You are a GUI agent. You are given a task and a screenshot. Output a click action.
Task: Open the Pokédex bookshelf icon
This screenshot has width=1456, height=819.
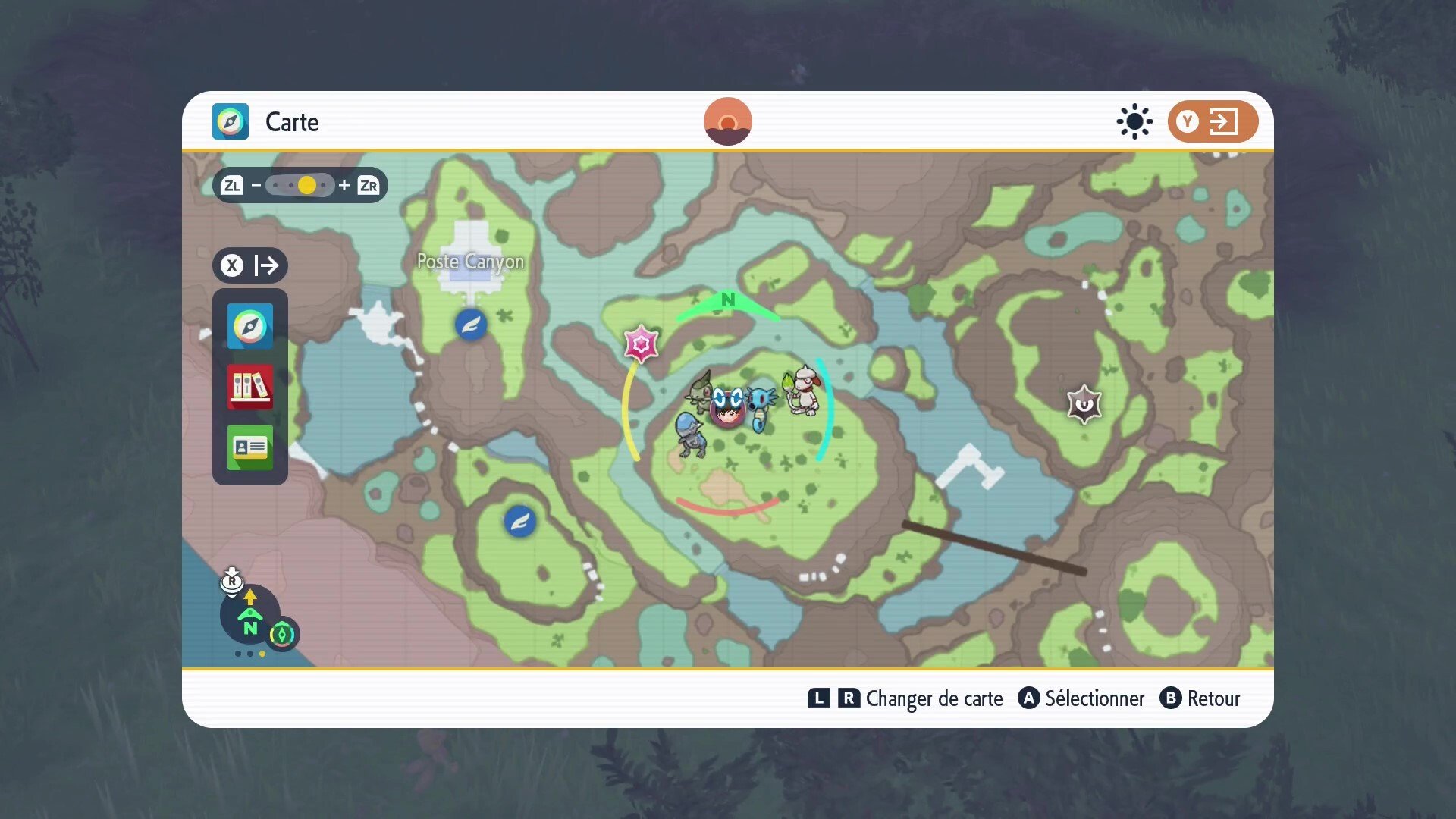(249, 387)
